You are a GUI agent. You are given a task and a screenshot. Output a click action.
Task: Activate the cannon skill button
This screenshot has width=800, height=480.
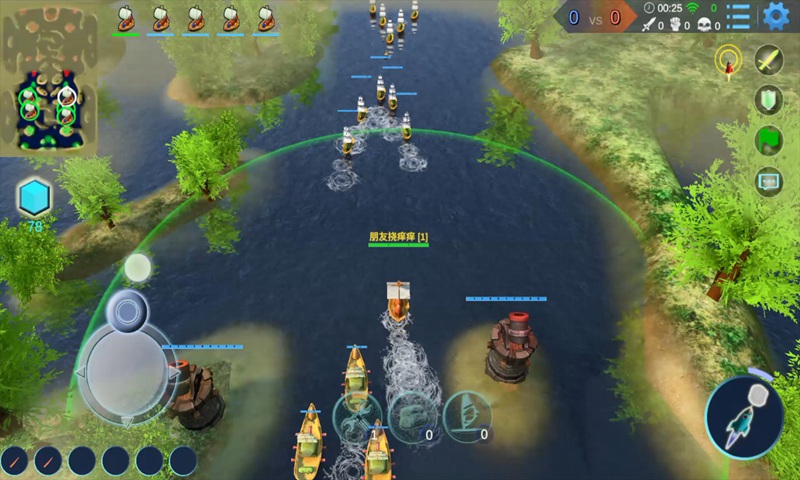(411, 415)
